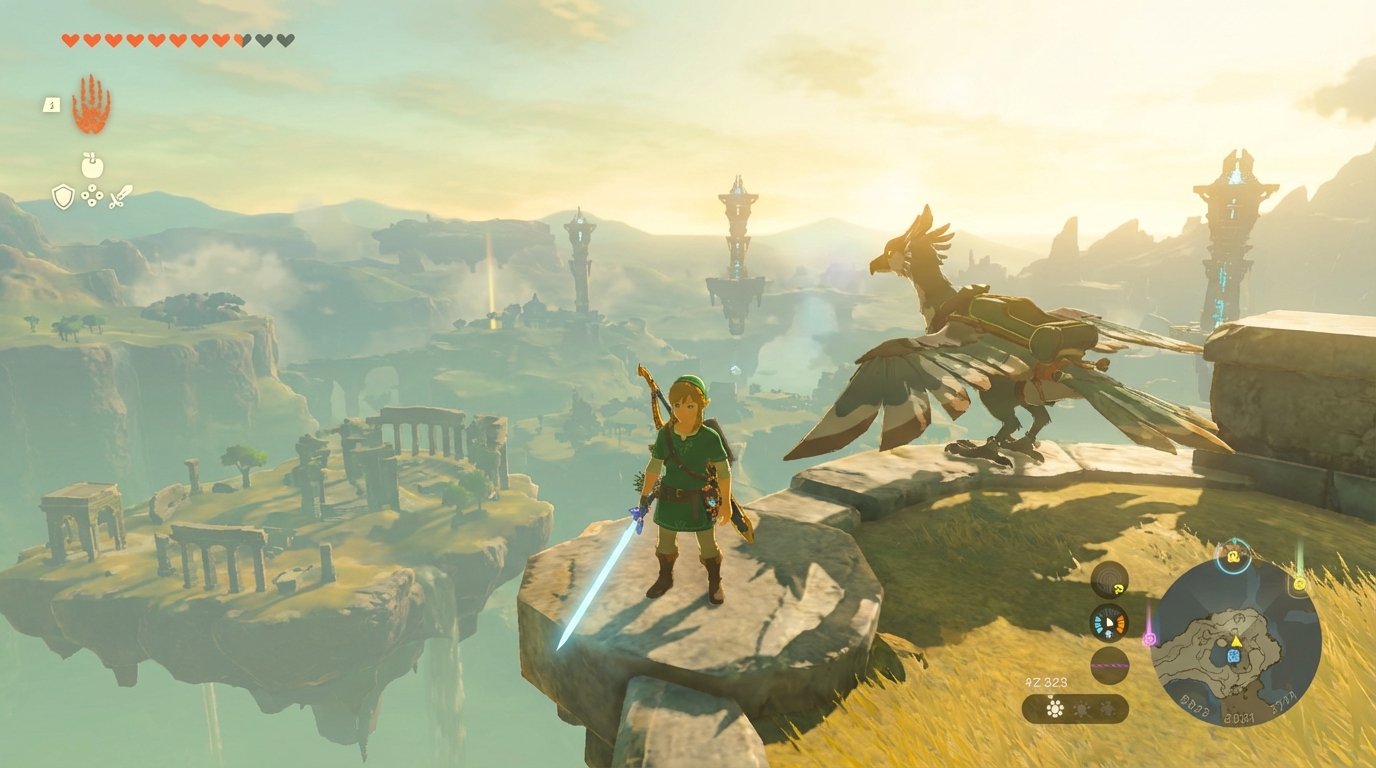1376x768 pixels.
Task: Click the yellow tower icon on minimap edge
Action: [1300, 585]
